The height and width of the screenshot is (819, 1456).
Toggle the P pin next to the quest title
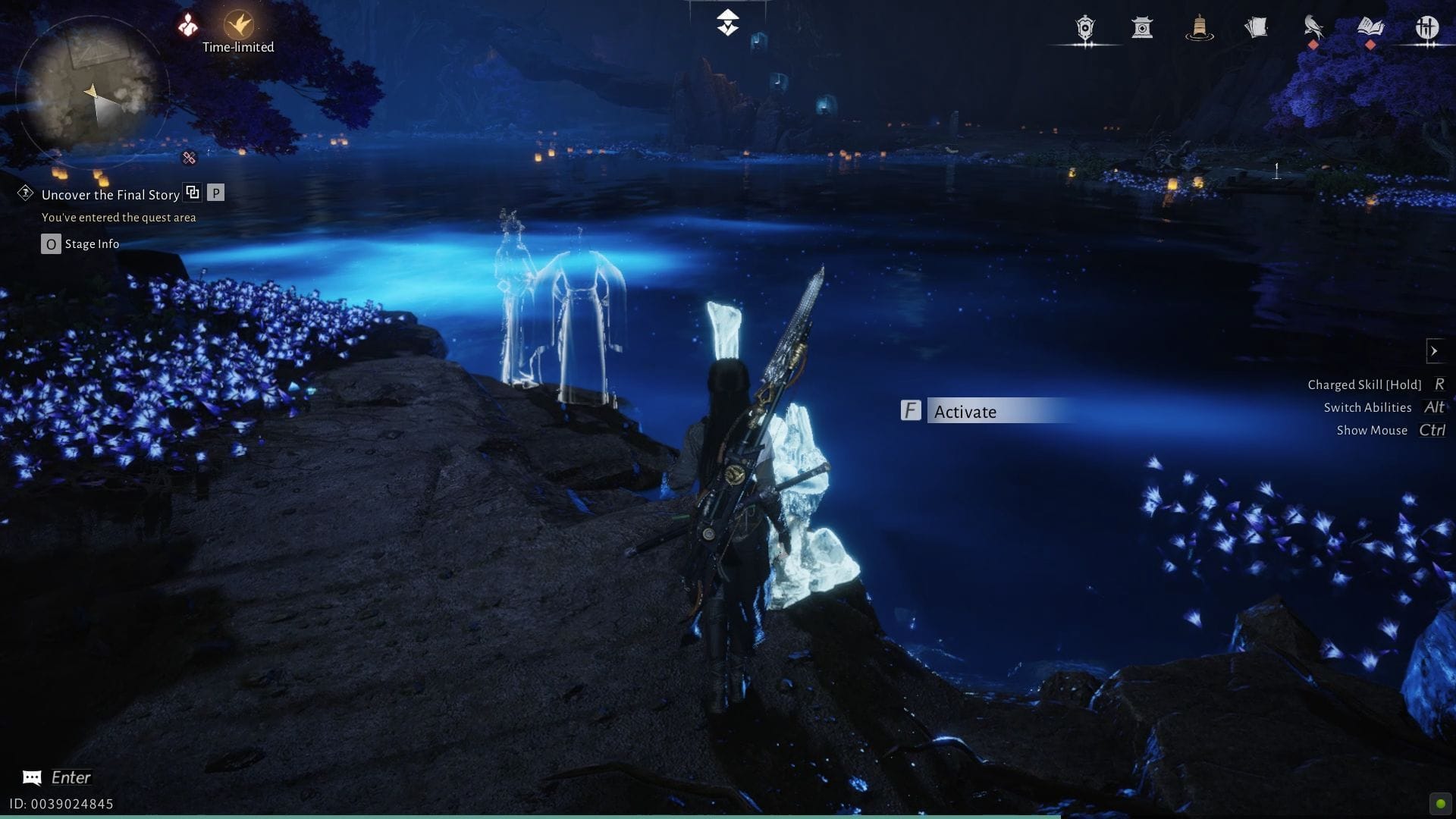217,193
